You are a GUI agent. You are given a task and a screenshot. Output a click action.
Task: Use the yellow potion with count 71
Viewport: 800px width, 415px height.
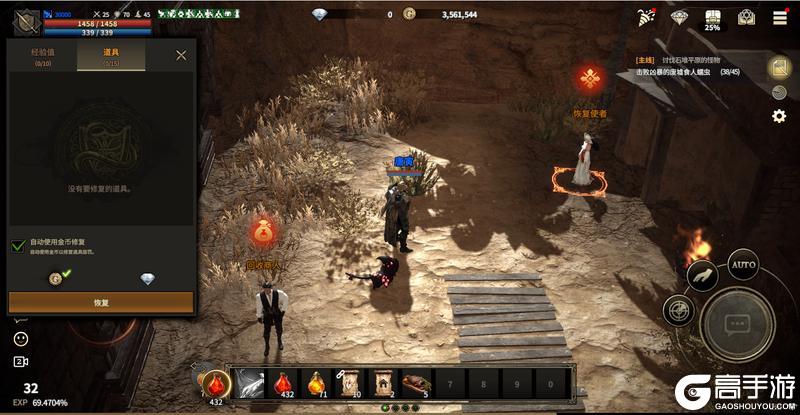pyautogui.click(x=317, y=383)
